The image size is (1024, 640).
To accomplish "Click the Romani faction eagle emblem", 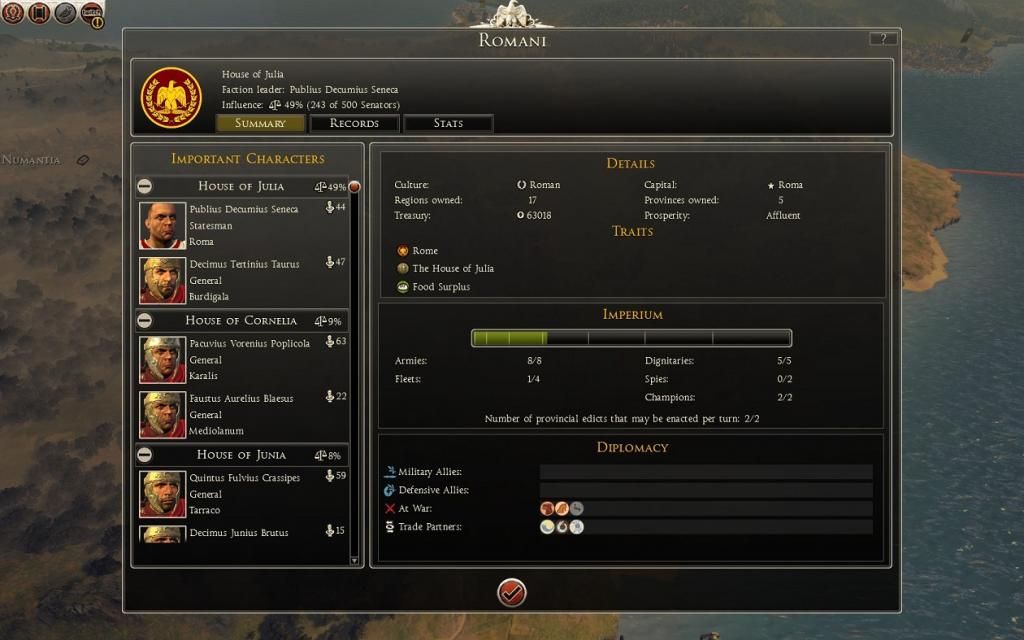I will point(171,97).
